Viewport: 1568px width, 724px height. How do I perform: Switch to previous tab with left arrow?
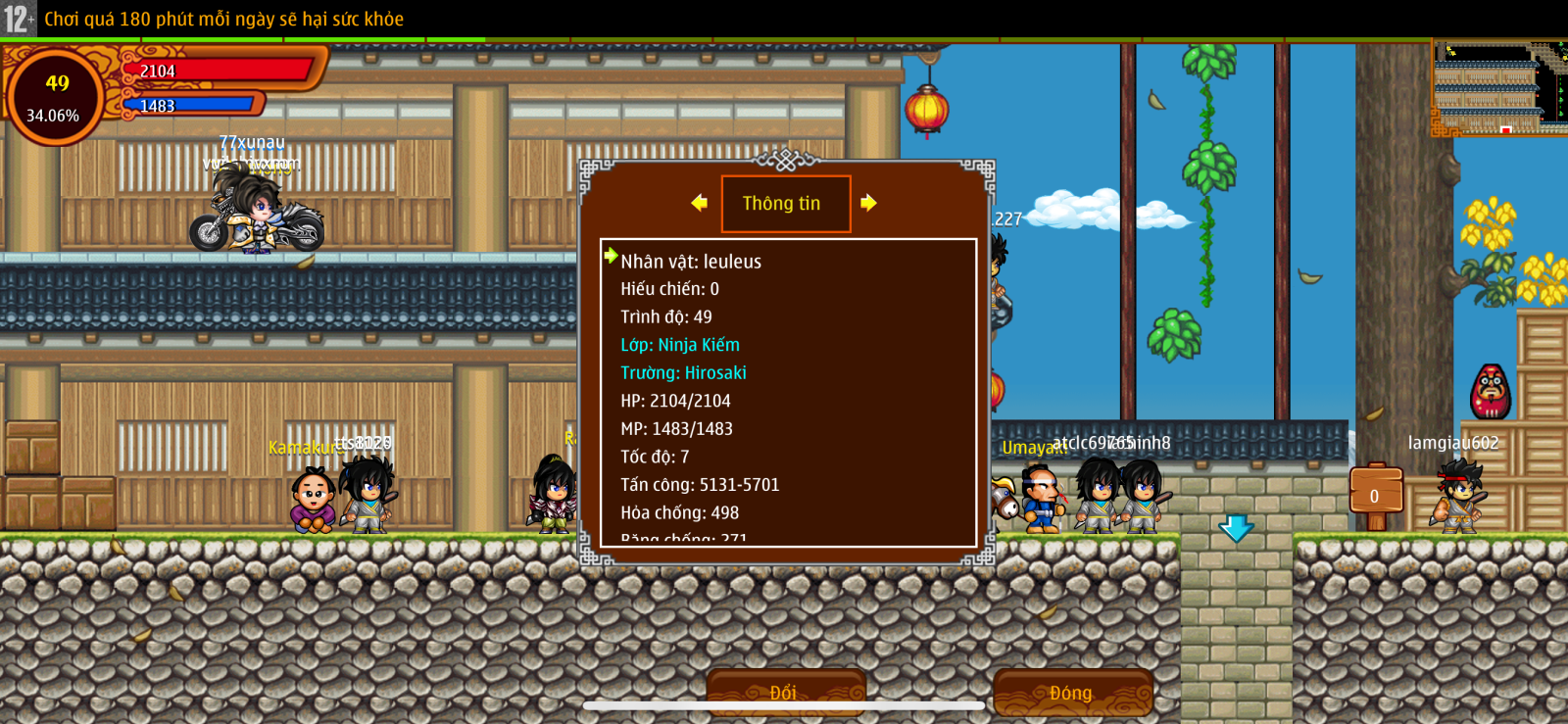click(x=699, y=203)
